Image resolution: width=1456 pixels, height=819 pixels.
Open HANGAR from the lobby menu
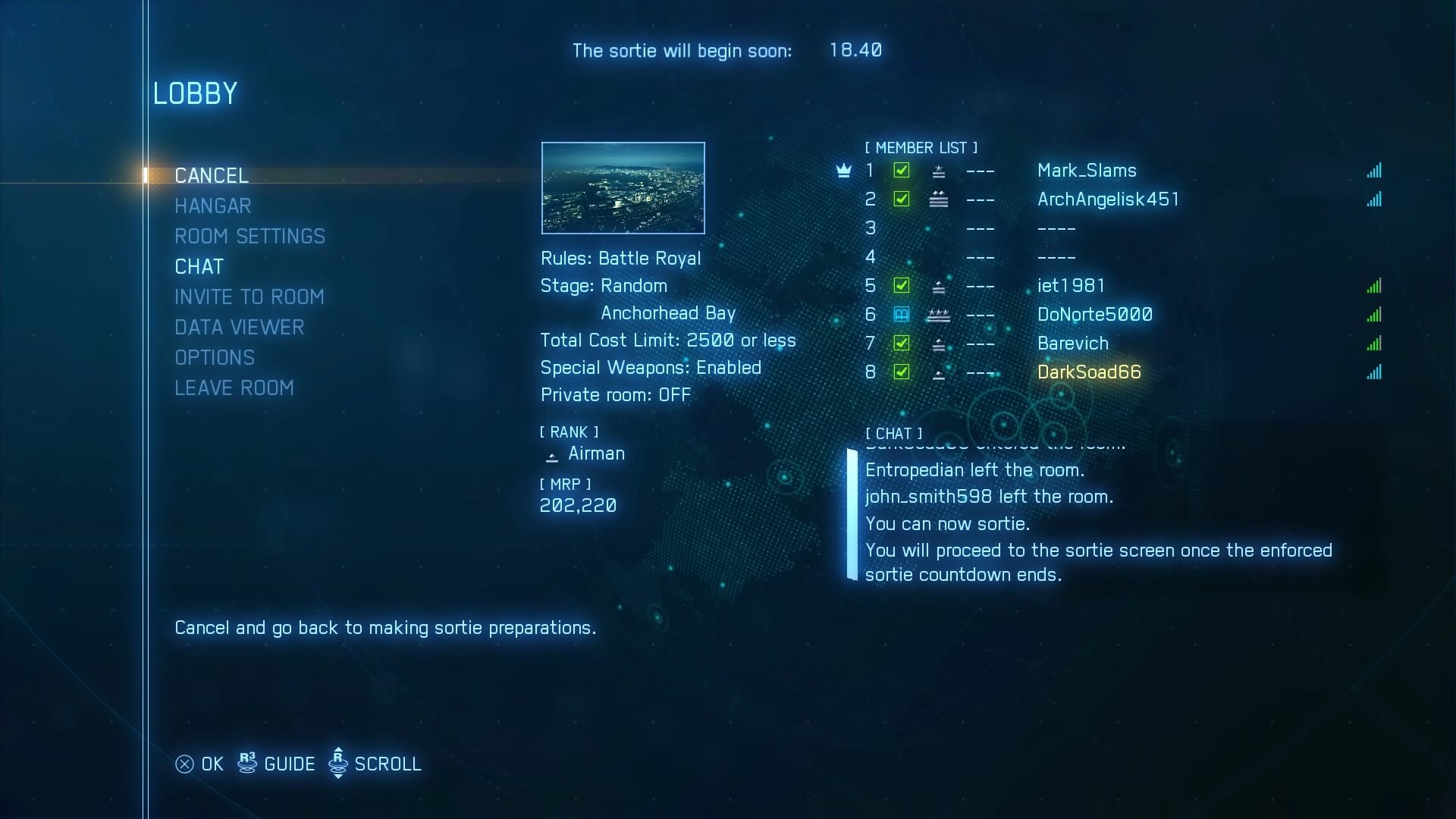213,206
